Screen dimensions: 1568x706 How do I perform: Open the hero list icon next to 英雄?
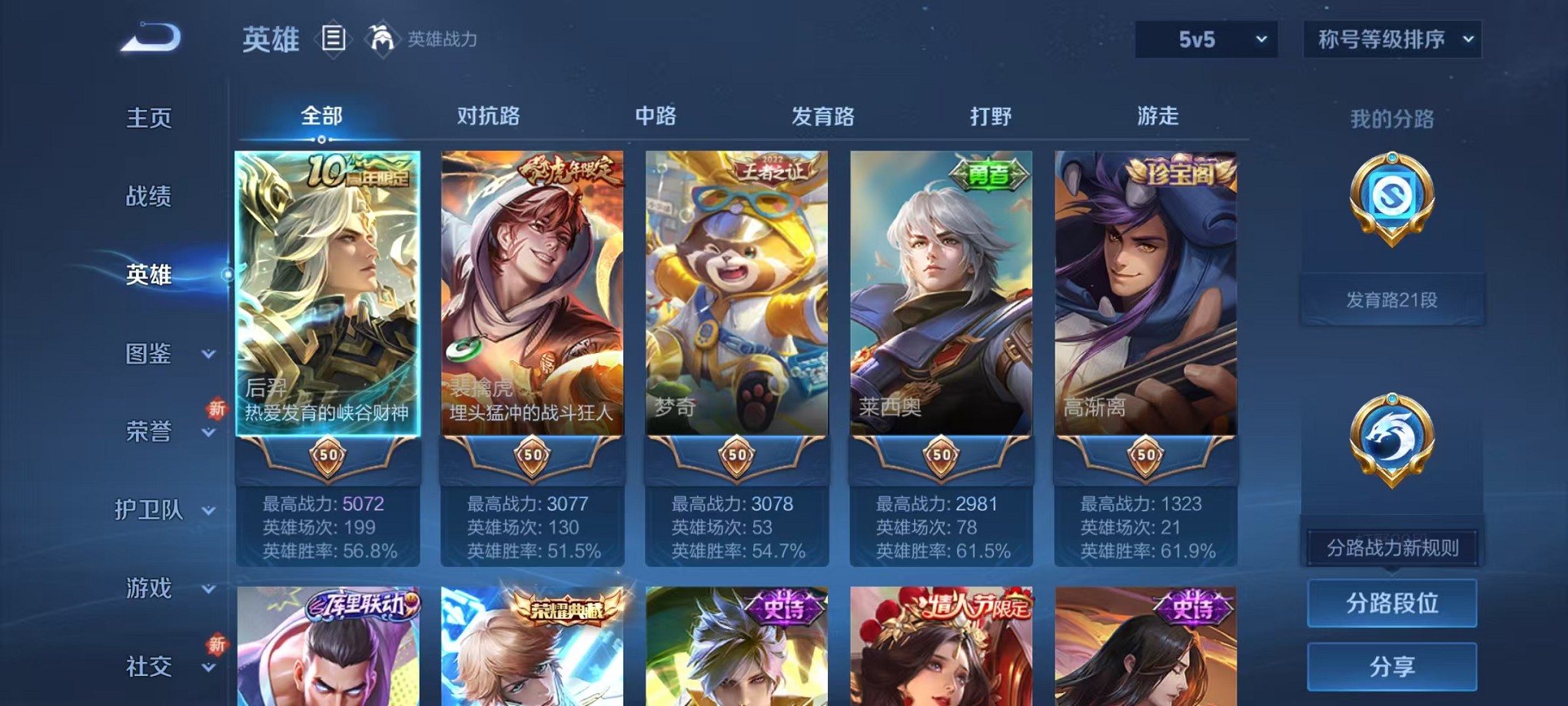click(x=334, y=38)
